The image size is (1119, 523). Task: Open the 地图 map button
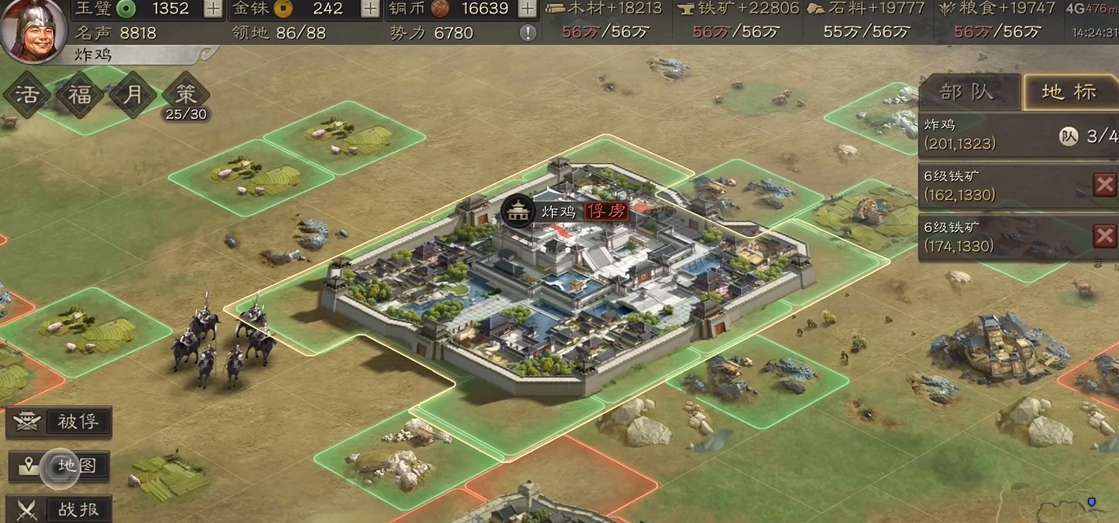[x=60, y=466]
